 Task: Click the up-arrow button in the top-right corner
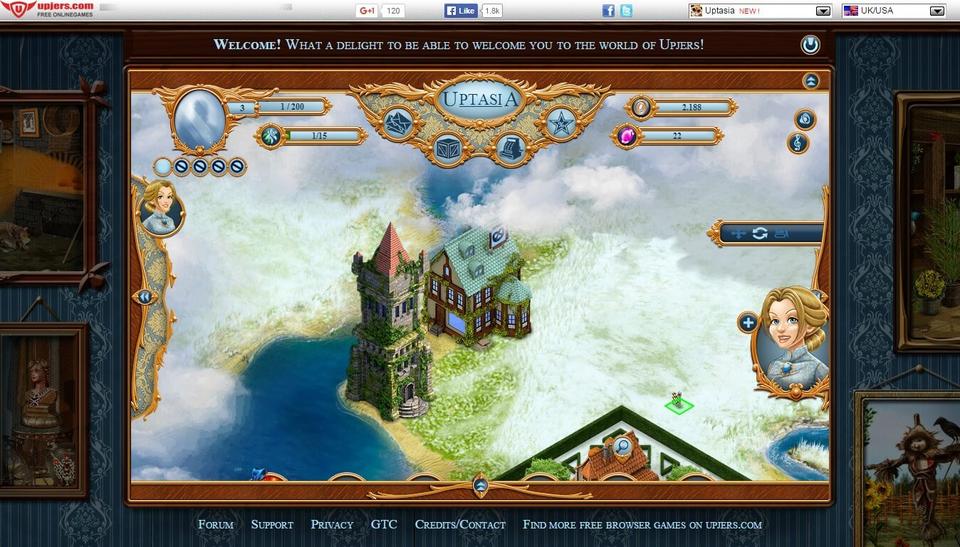[x=811, y=81]
